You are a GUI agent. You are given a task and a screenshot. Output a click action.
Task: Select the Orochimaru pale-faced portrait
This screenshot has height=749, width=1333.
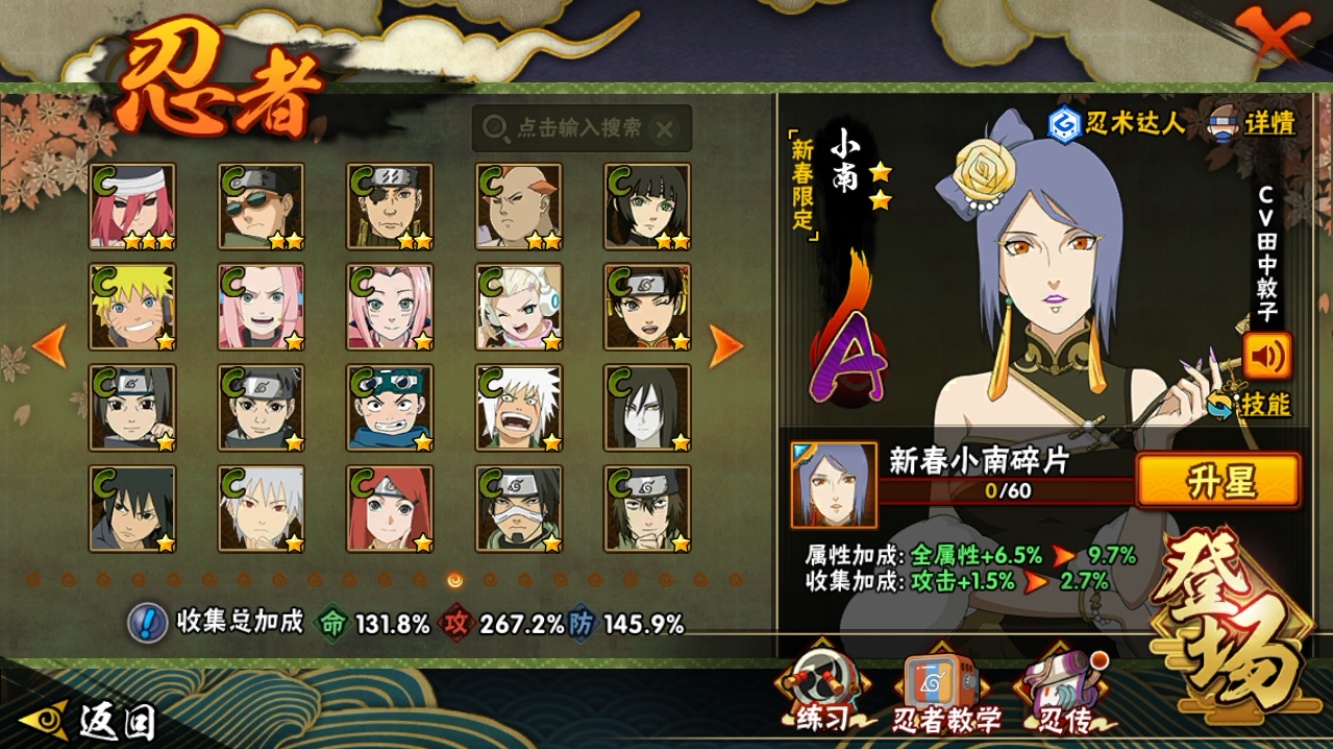pyautogui.click(x=647, y=408)
